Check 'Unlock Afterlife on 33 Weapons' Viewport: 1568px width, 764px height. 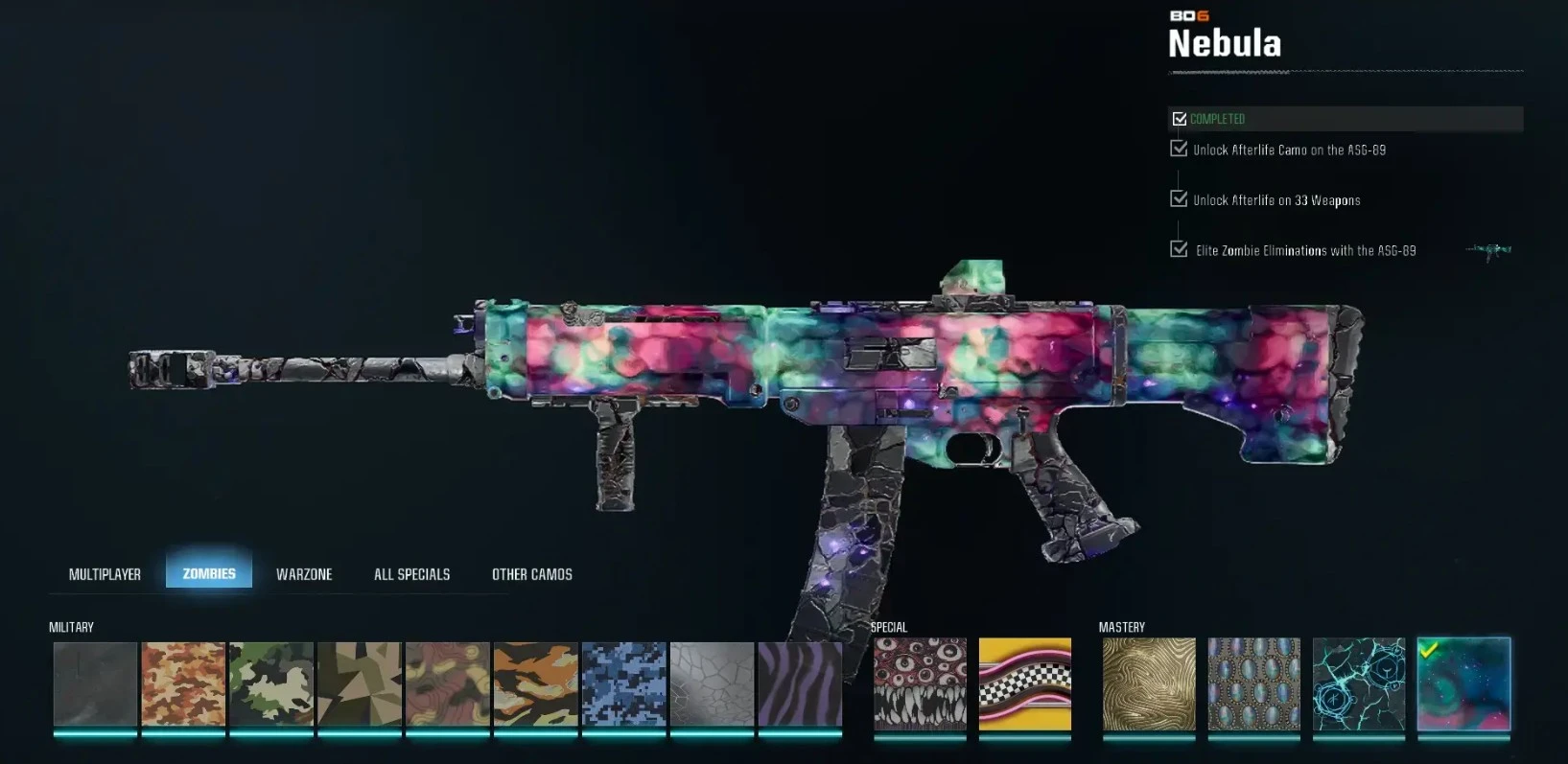coord(1179,199)
